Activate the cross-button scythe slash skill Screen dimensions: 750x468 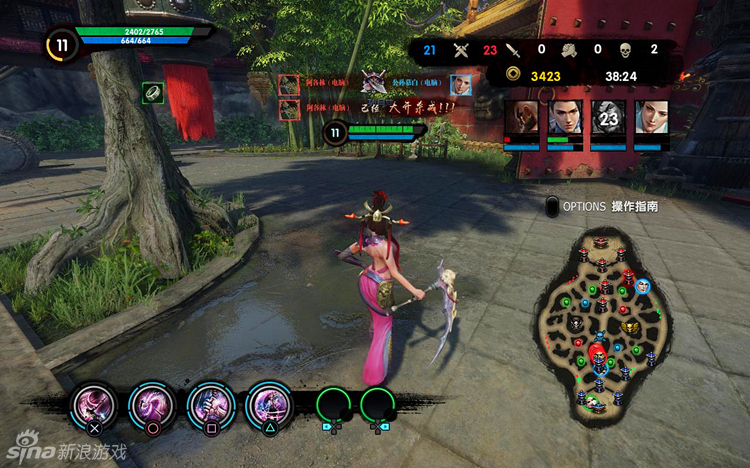click(93, 406)
